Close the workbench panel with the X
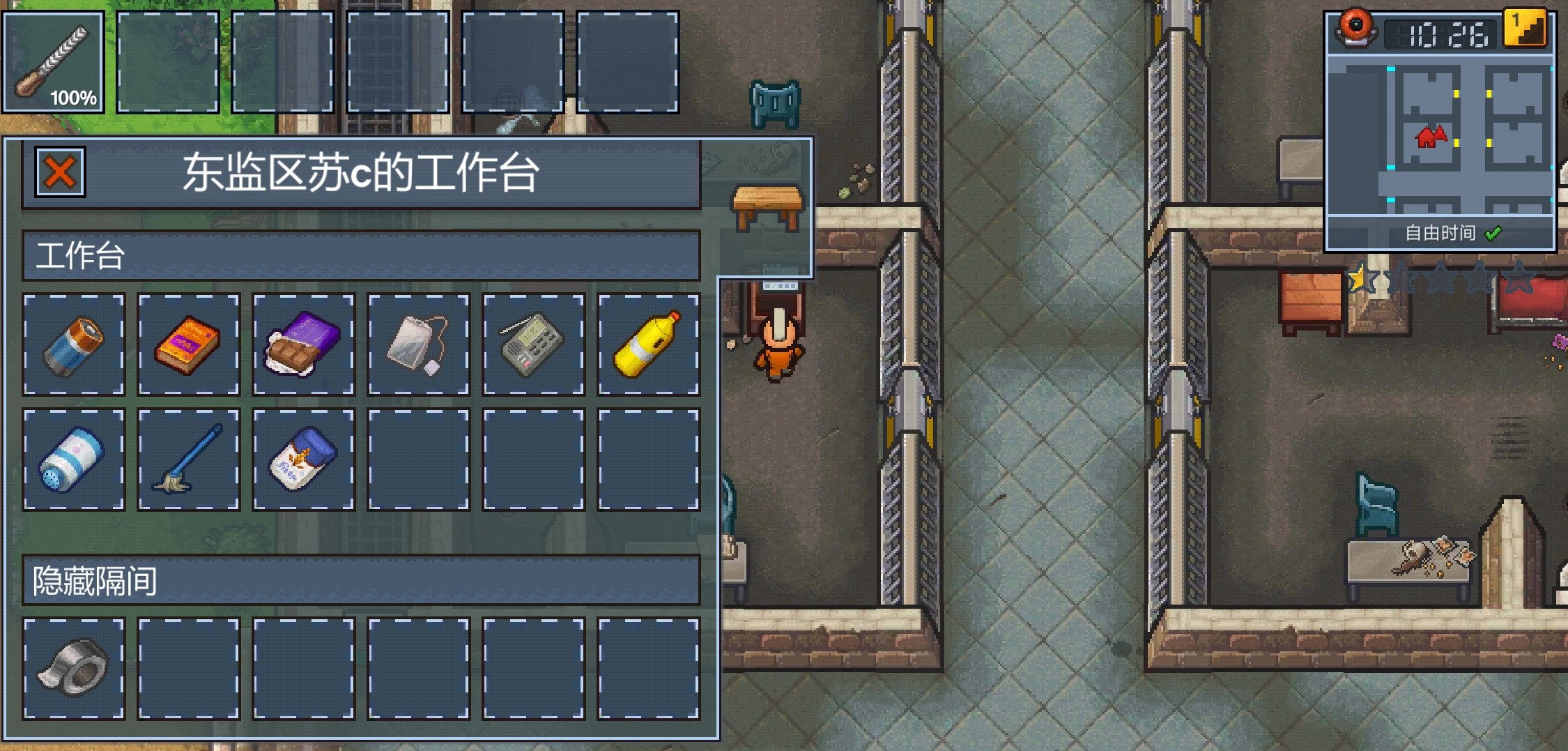 click(x=60, y=172)
